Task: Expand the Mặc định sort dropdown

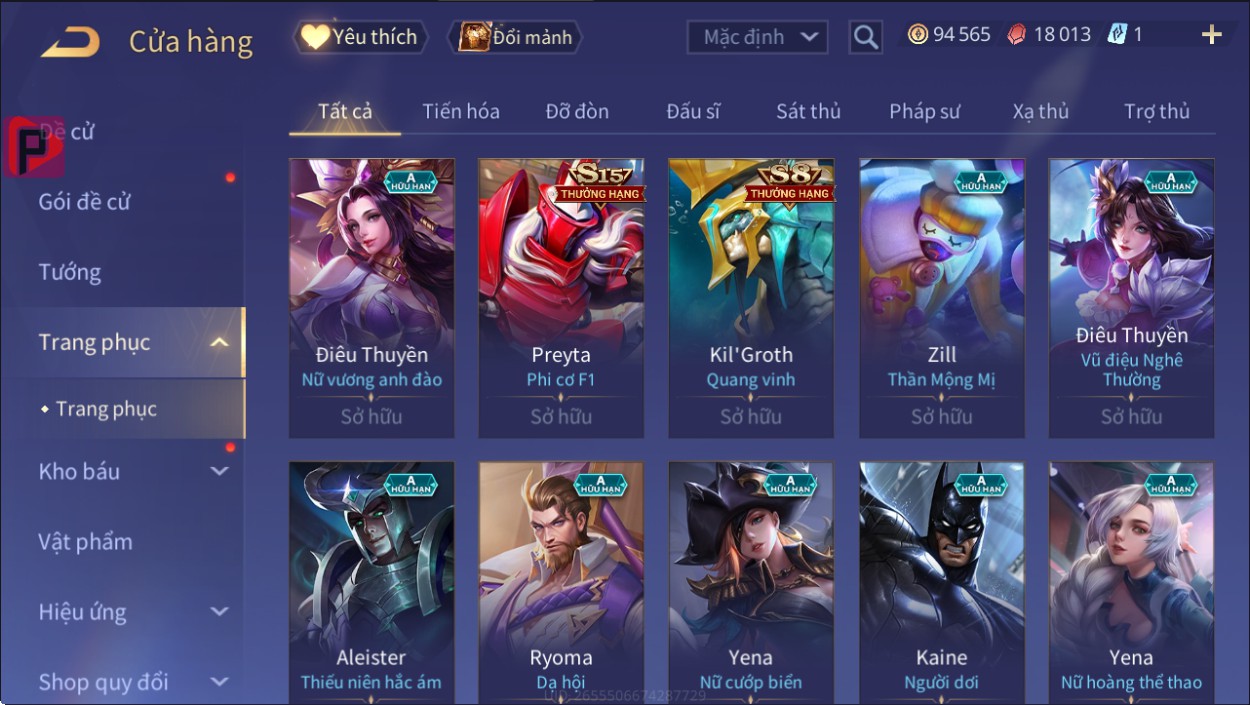Action: click(758, 38)
